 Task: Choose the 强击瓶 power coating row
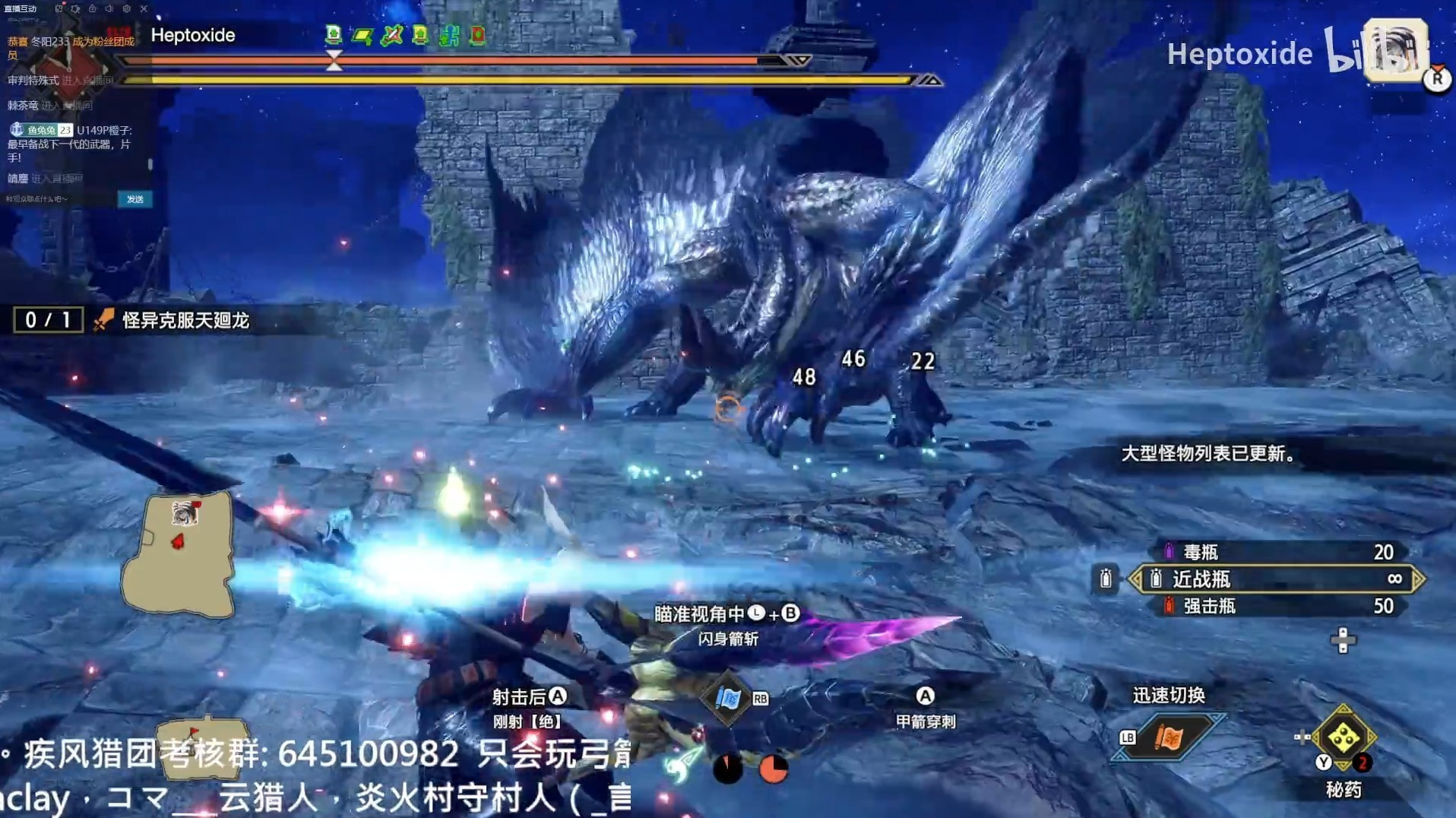[1277, 606]
